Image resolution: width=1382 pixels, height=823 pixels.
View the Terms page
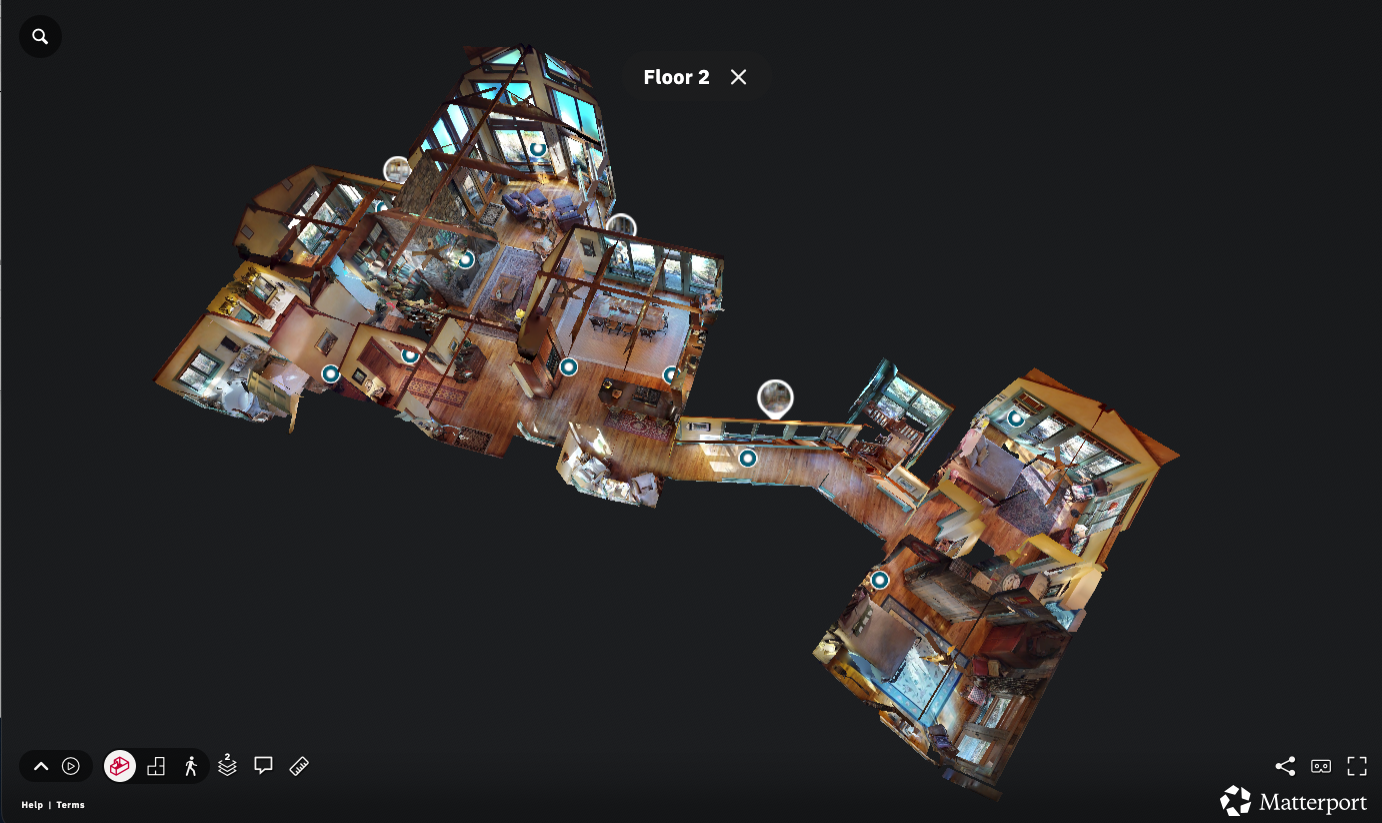pyautogui.click(x=70, y=804)
